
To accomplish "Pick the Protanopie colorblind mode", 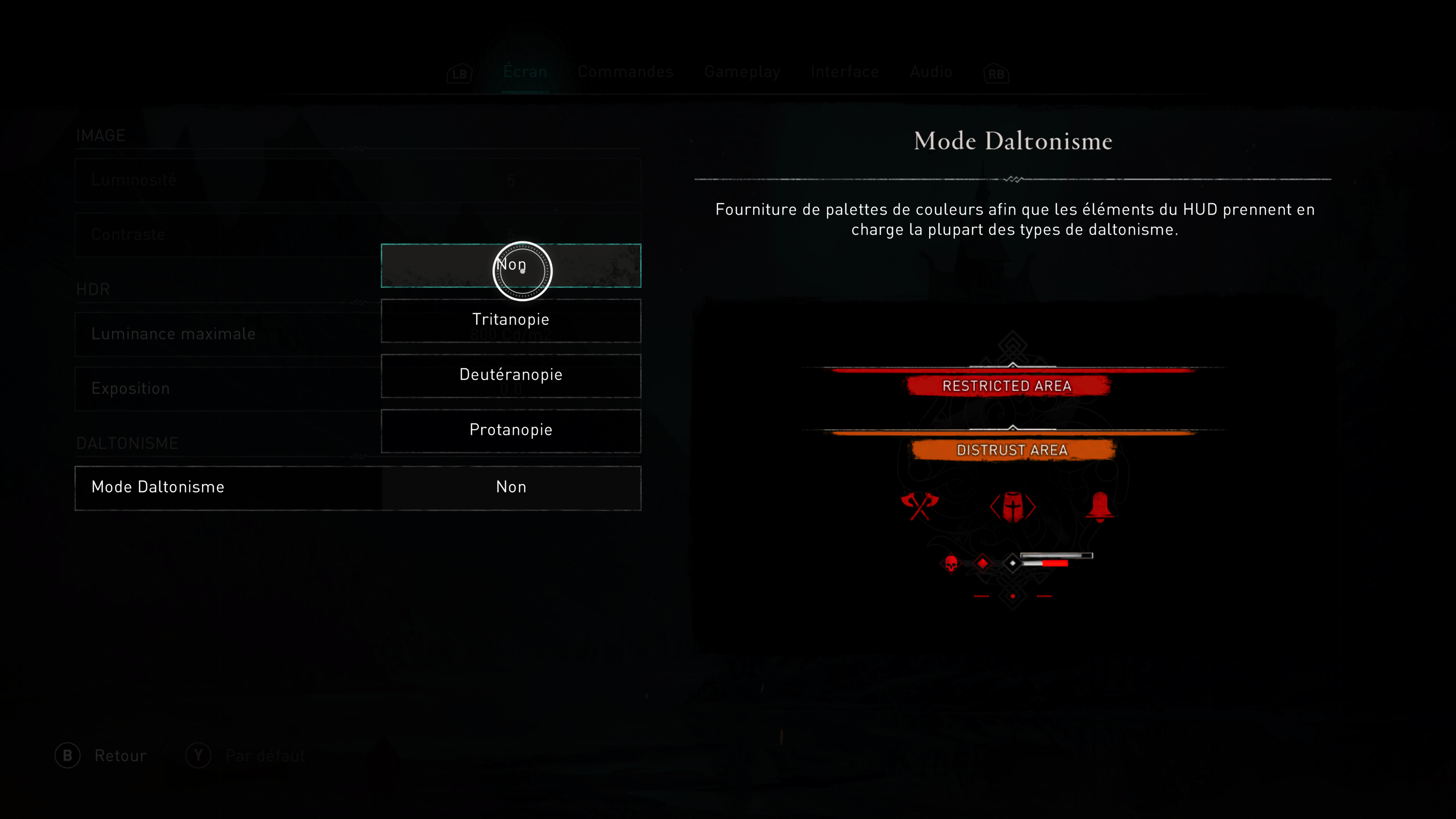I will [x=510, y=431].
